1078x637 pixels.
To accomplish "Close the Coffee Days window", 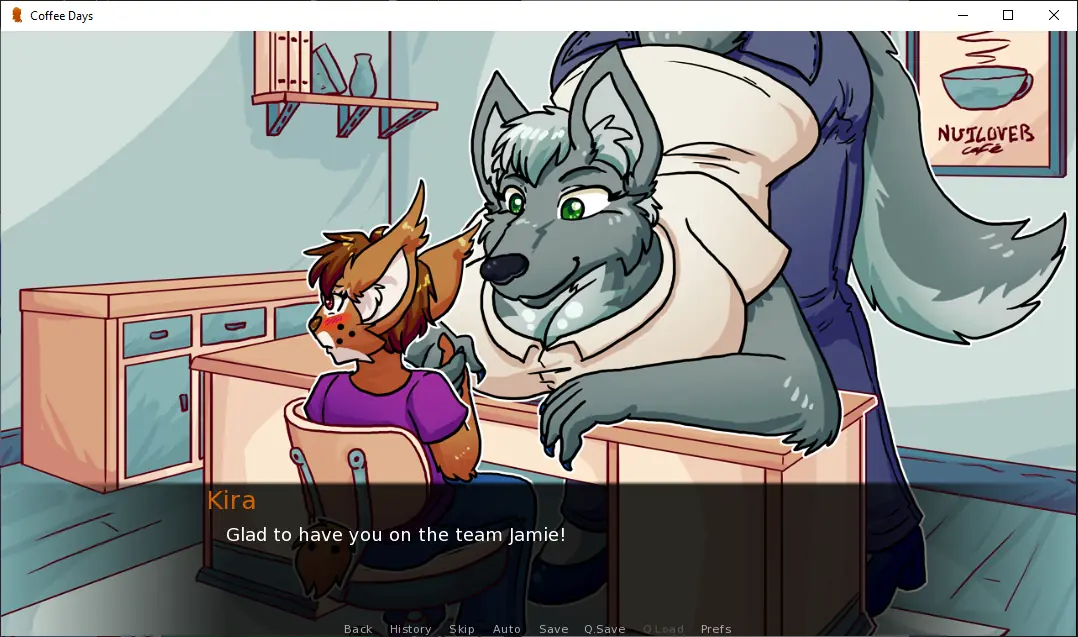I will point(1054,15).
